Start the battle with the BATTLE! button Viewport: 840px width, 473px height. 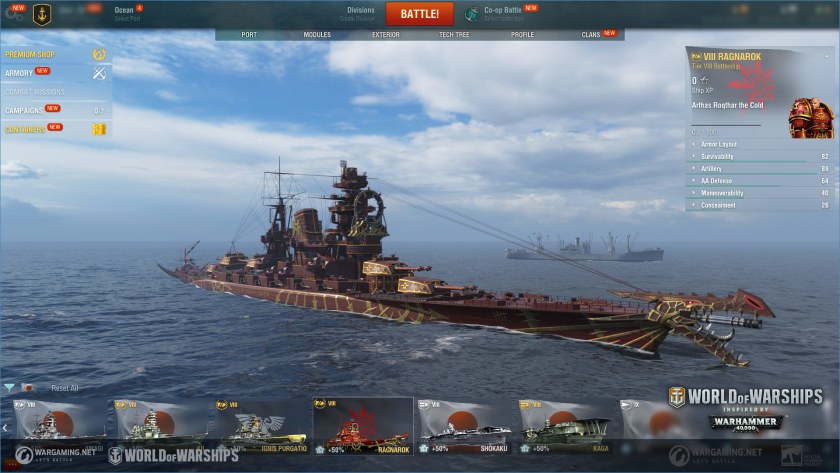click(419, 14)
